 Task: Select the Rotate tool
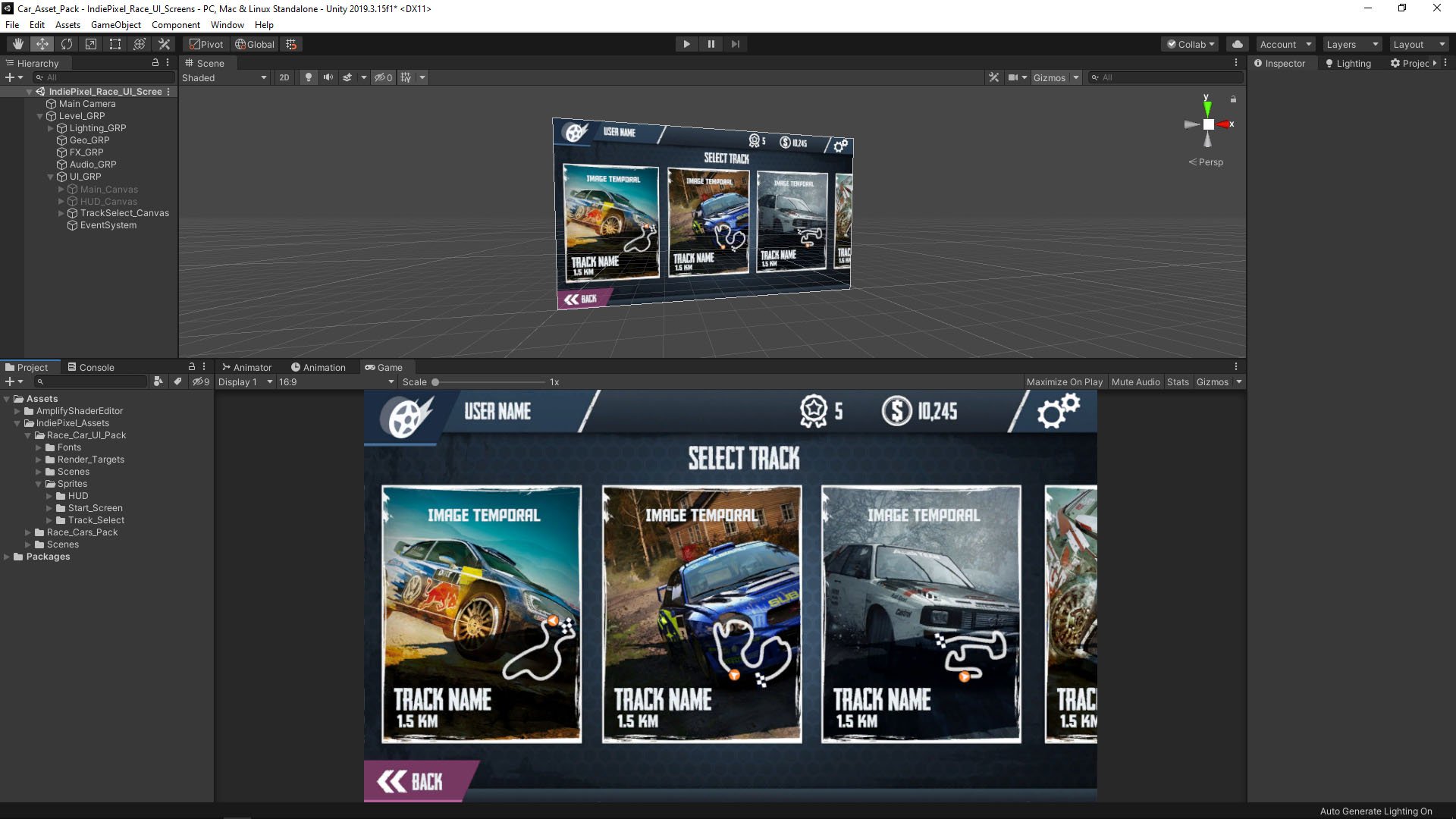pyautogui.click(x=67, y=44)
